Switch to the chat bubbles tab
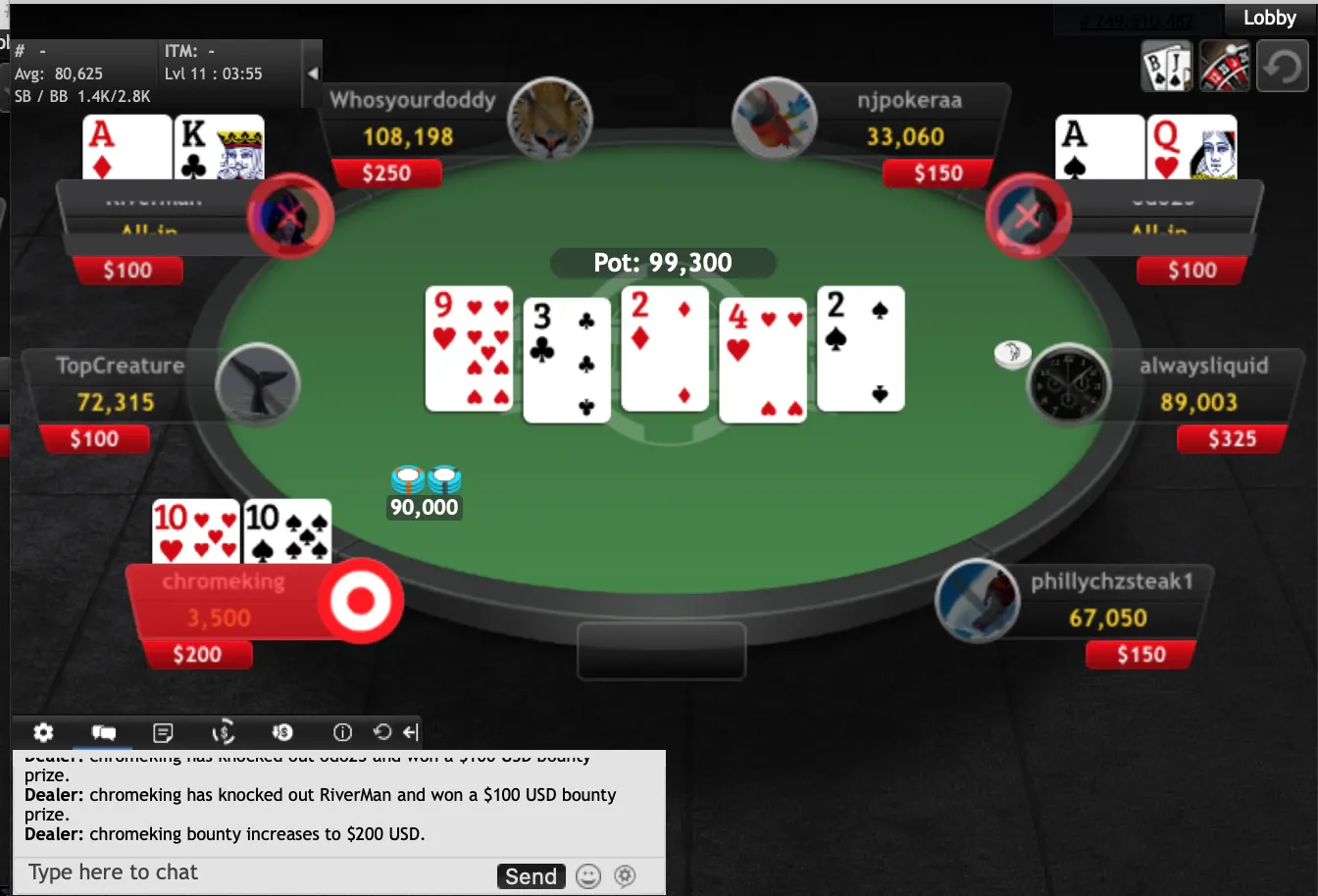Viewport: 1318px width, 896px height. [103, 732]
